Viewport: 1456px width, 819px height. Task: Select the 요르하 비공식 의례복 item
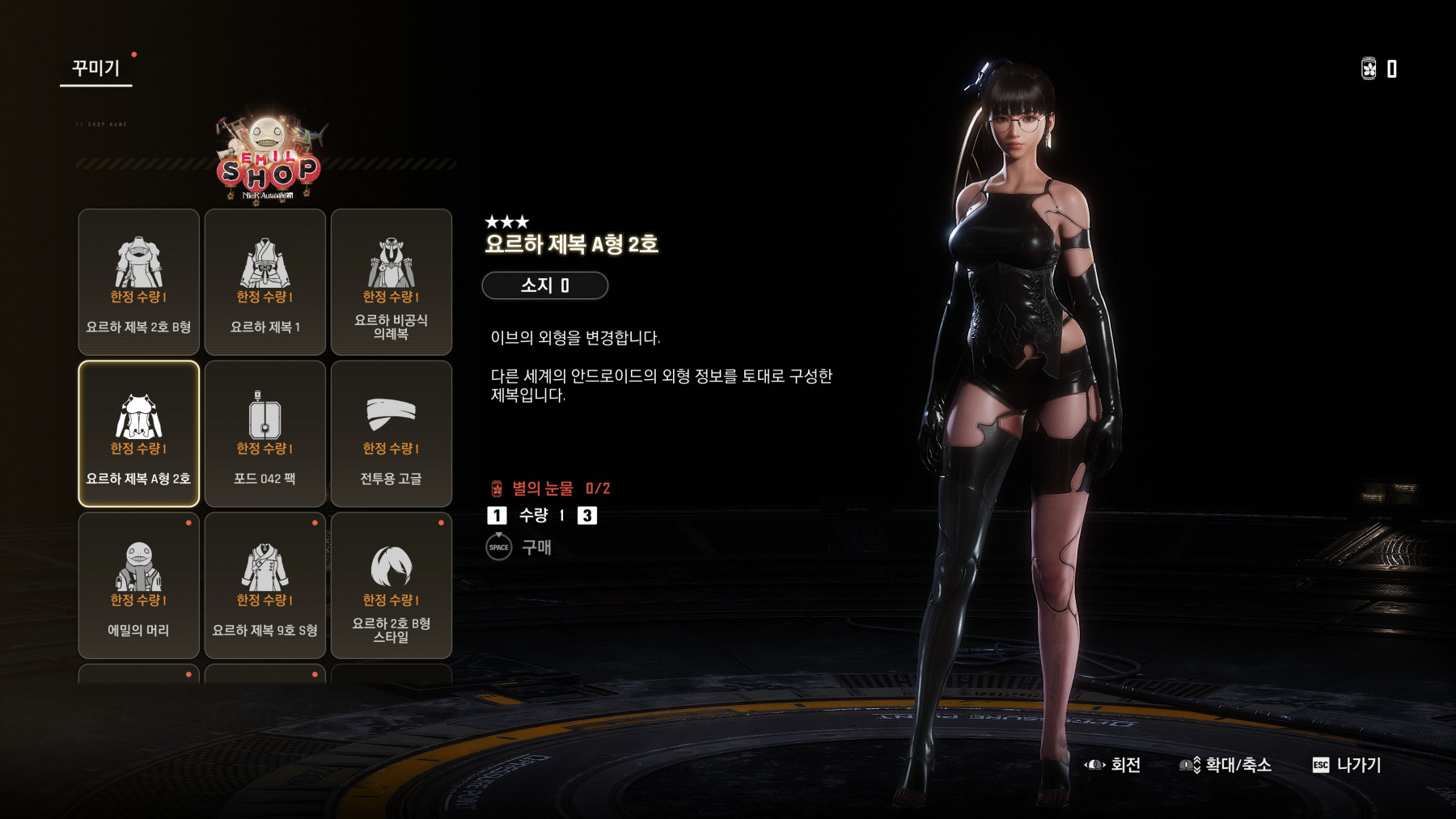click(391, 281)
